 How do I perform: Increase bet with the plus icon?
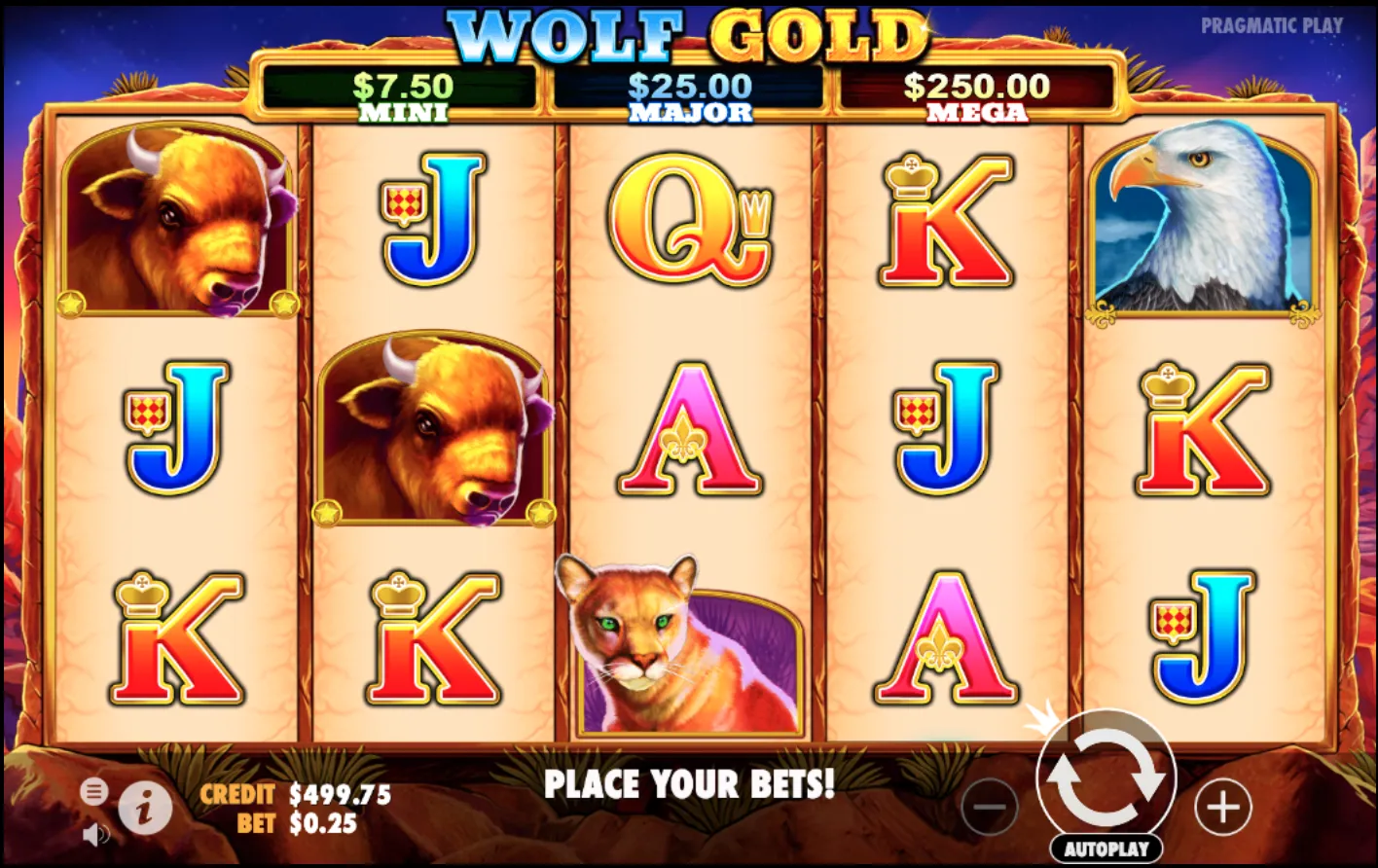[1224, 808]
